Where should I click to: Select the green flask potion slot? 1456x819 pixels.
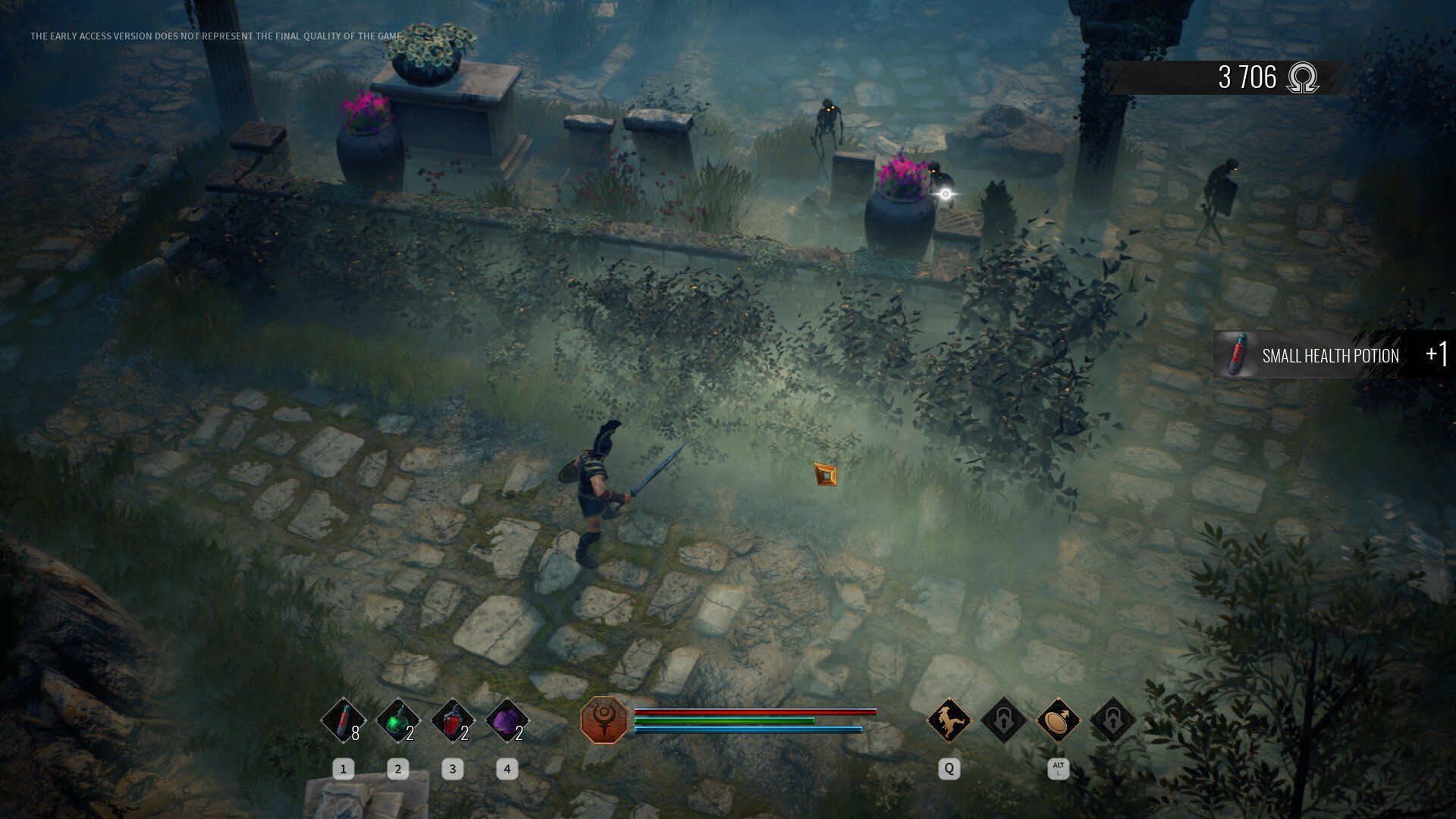pyautogui.click(x=398, y=720)
